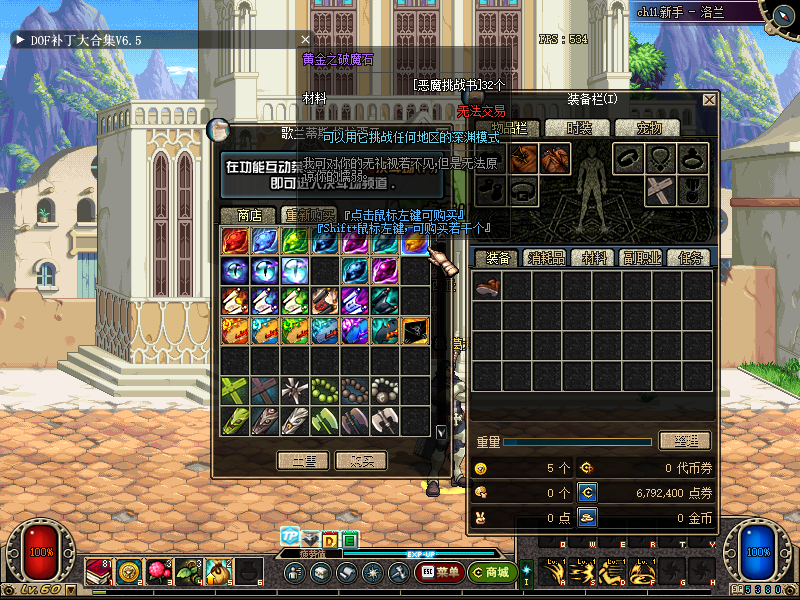The image size is (800, 600).
Task: Switch to the 时装 costume tab
Action: pyautogui.click(x=579, y=128)
